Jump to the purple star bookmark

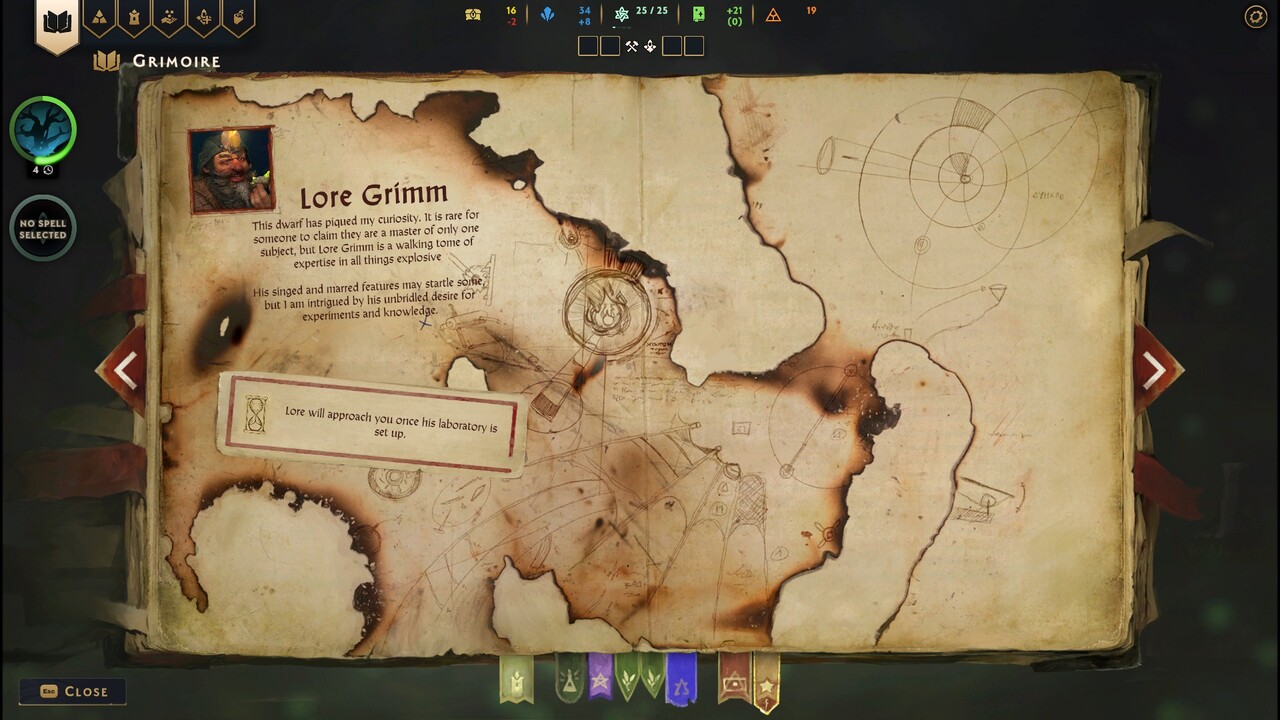[600, 679]
